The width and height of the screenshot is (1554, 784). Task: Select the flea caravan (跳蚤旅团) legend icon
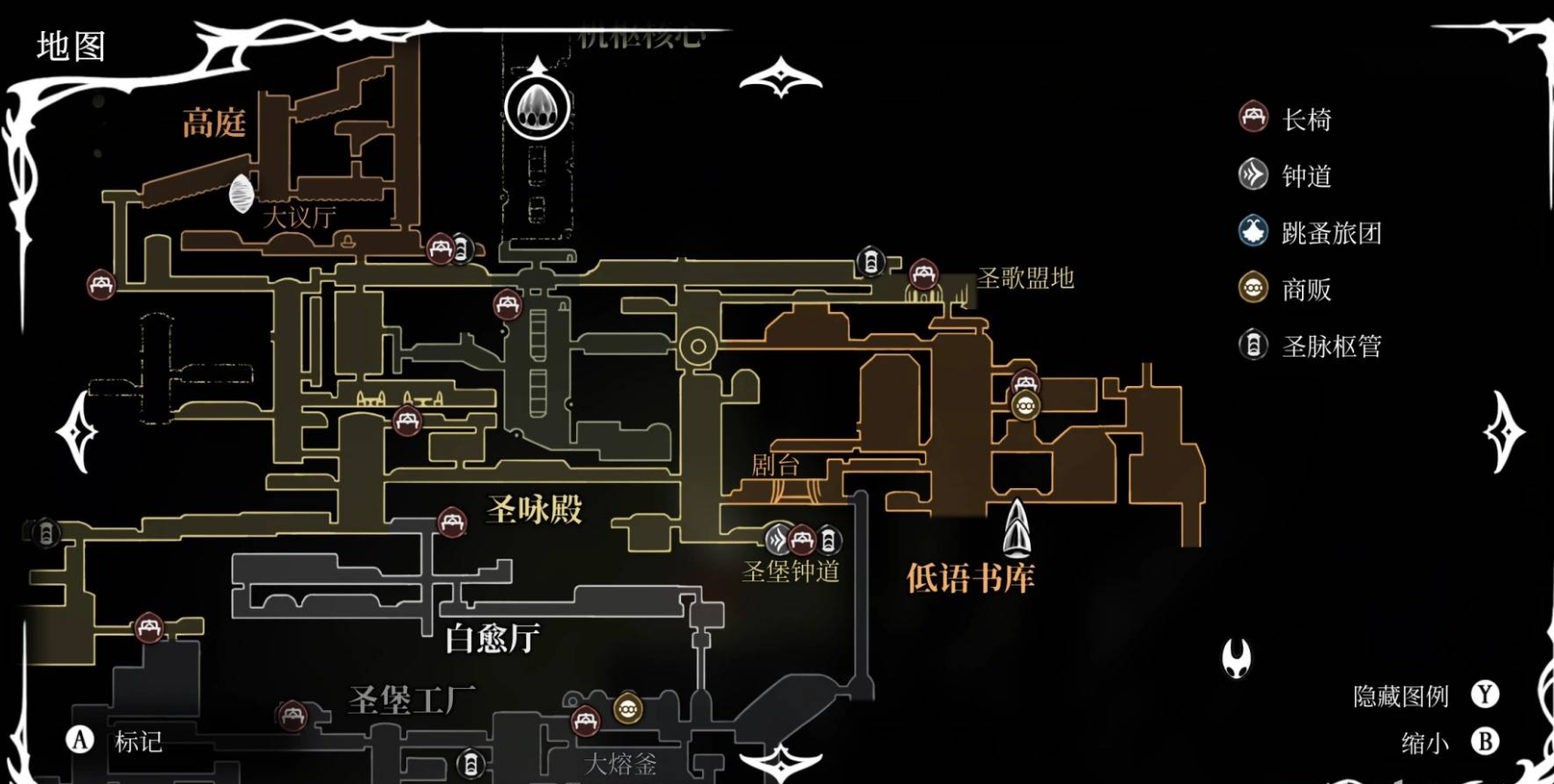click(1252, 233)
